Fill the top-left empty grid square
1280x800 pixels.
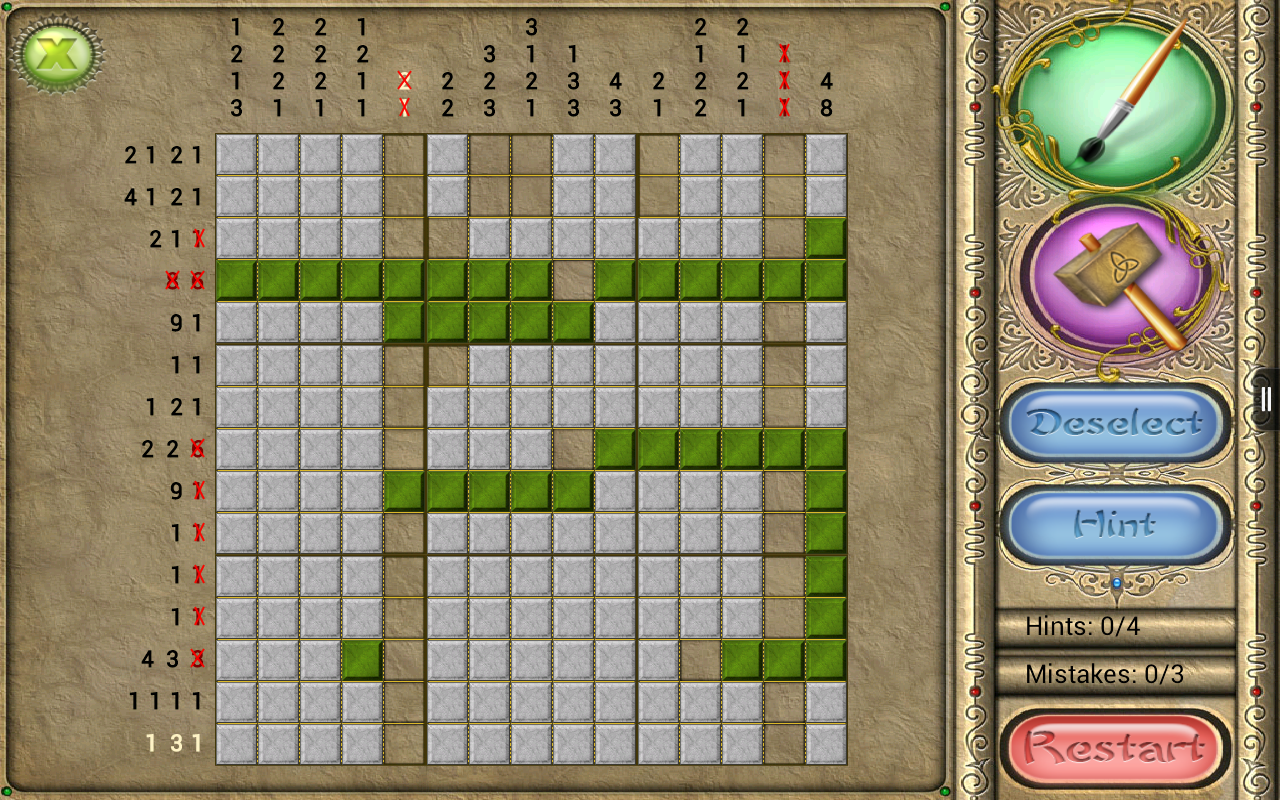coord(238,154)
